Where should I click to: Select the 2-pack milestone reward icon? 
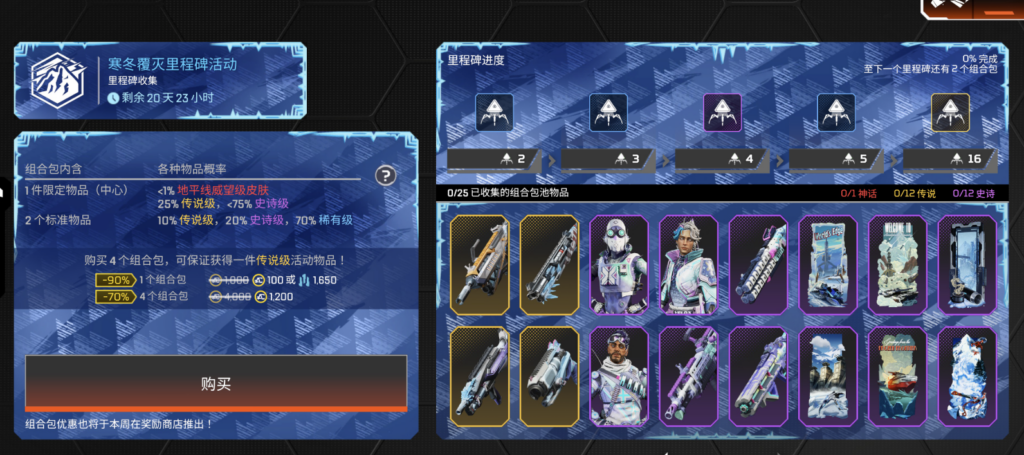click(x=495, y=111)
